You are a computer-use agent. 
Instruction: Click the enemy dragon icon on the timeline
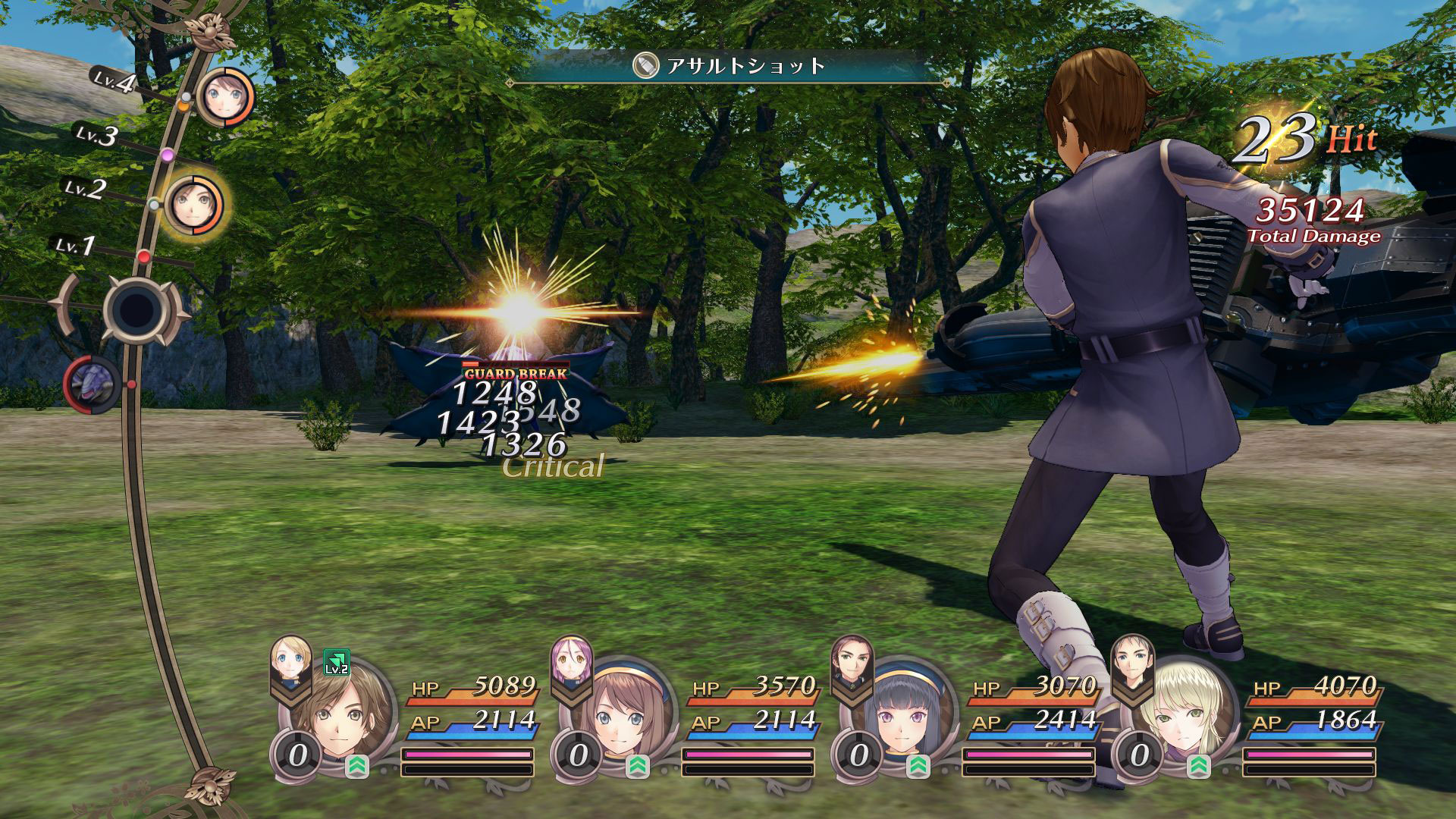(92, 384)
